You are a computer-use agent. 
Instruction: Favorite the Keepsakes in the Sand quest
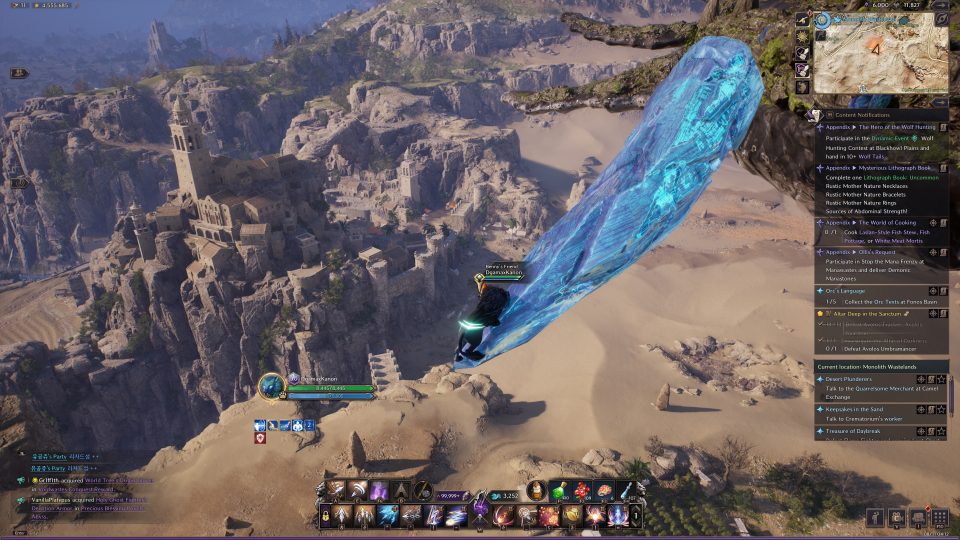942,410
